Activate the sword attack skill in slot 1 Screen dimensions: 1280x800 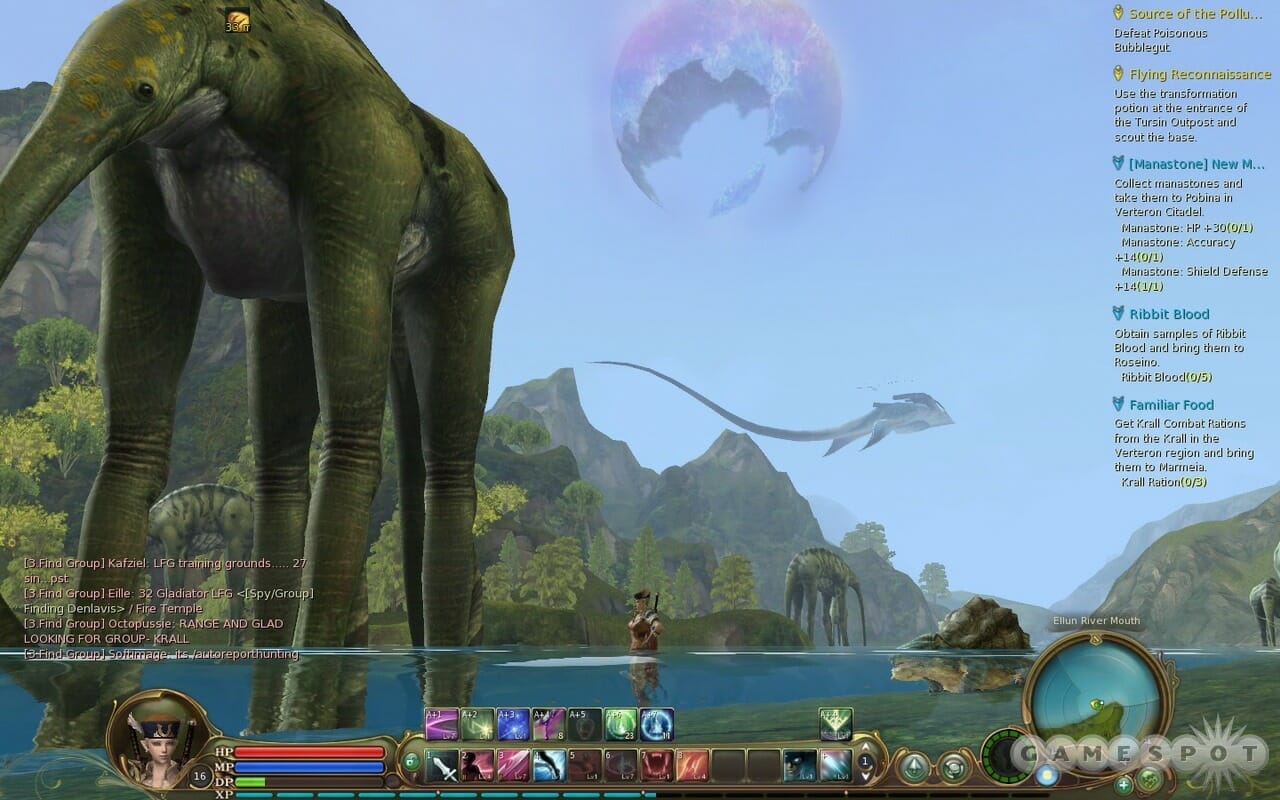click(x=442, y=765)
